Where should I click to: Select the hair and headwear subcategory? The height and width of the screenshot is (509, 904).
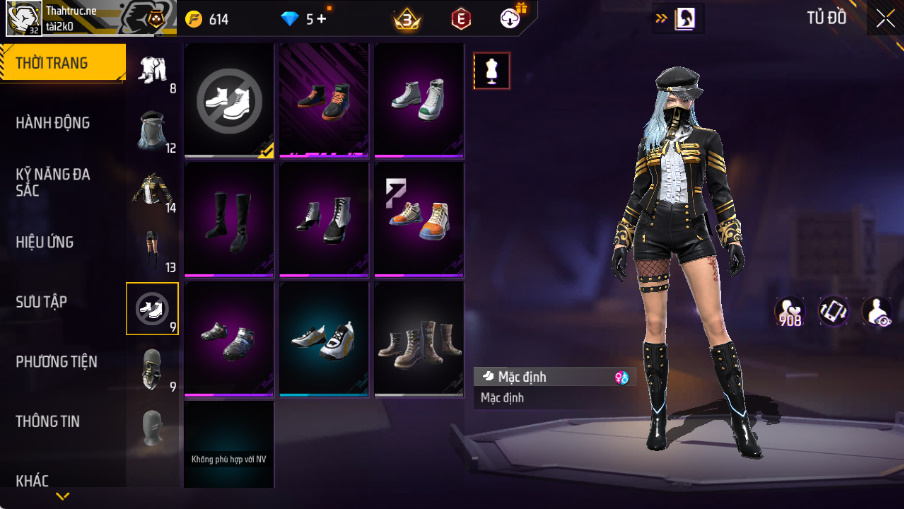tap(152, 129)
